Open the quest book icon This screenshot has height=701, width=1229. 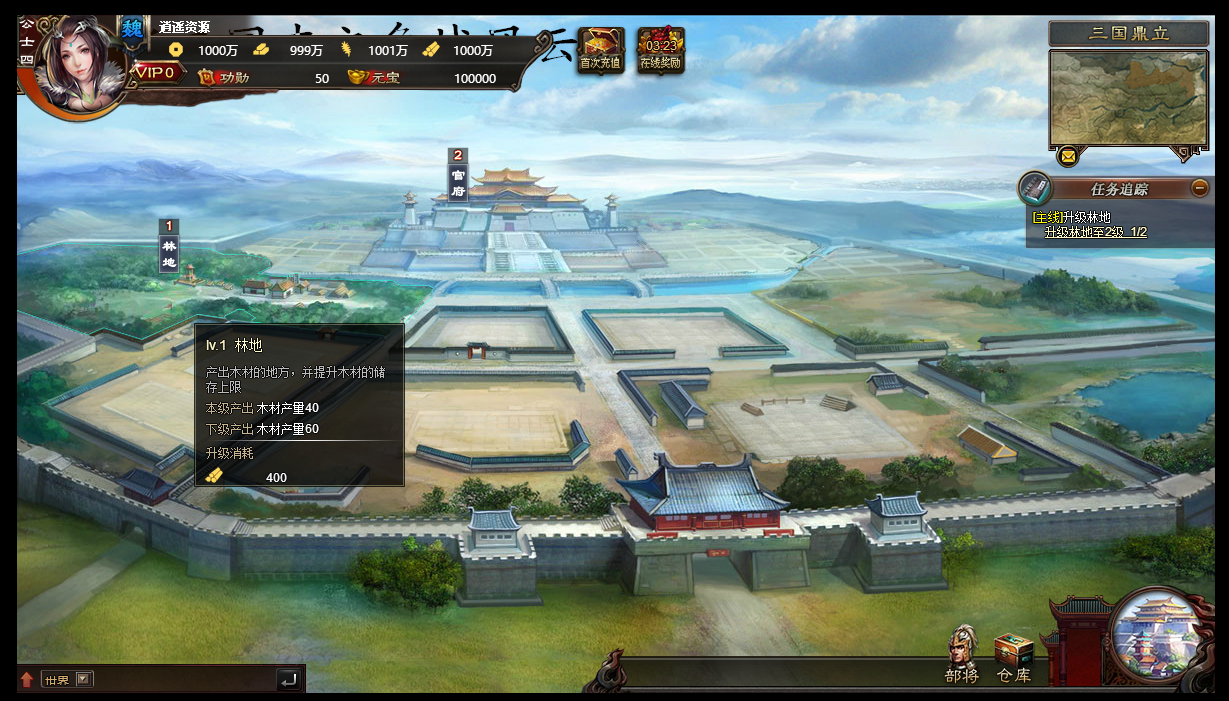click(1036, 188)
